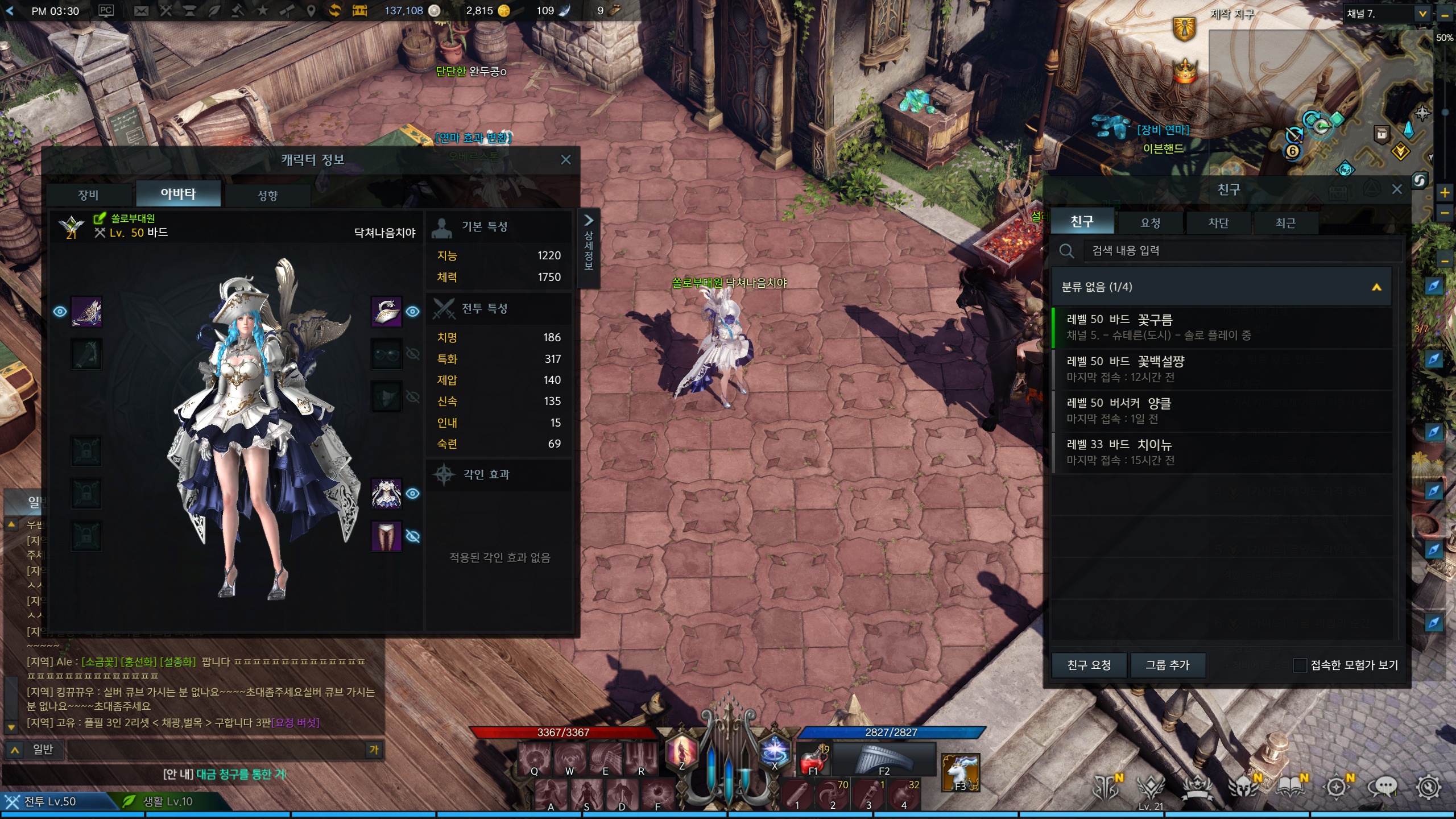
Task: Switch to the 요청 requests tab
Action: pyautogui.click(x=1150, y=223)
